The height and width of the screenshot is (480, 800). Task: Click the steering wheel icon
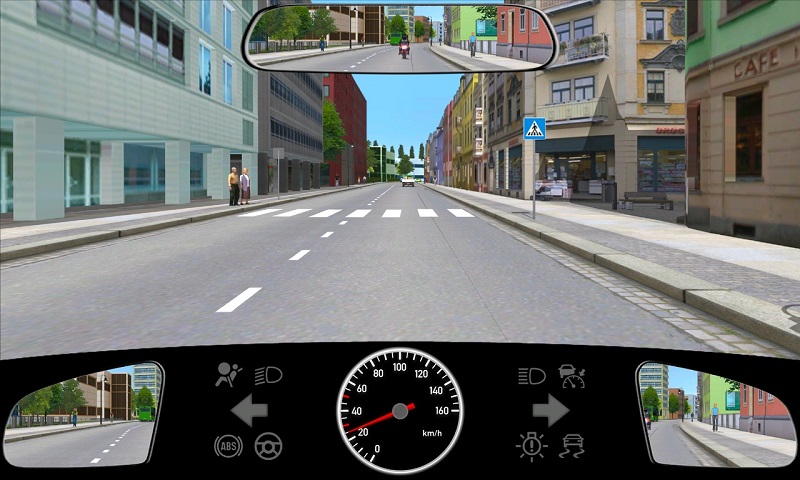pyautogui.click(x=268, y=446)
